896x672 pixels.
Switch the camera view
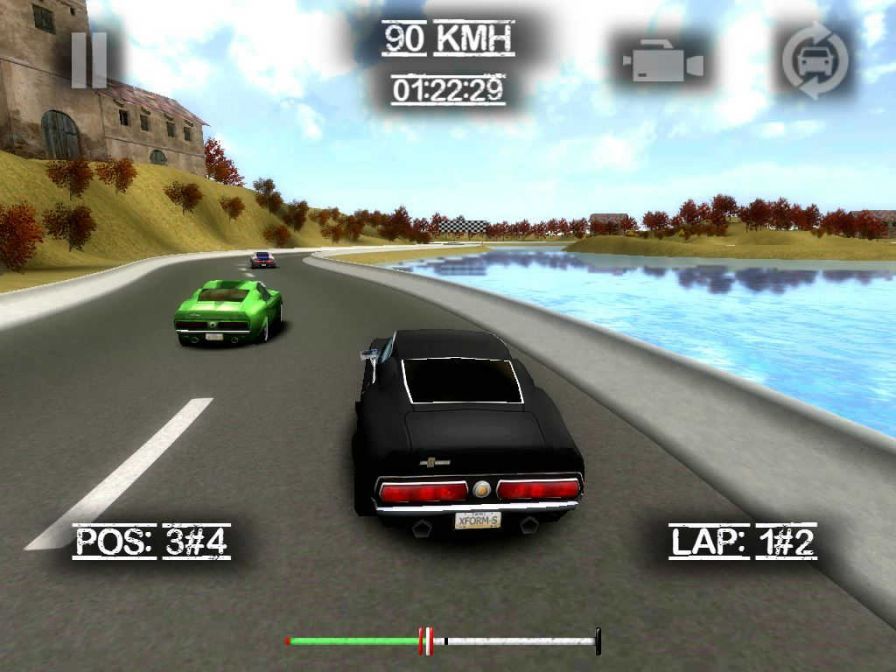click(x=663, y=61)
